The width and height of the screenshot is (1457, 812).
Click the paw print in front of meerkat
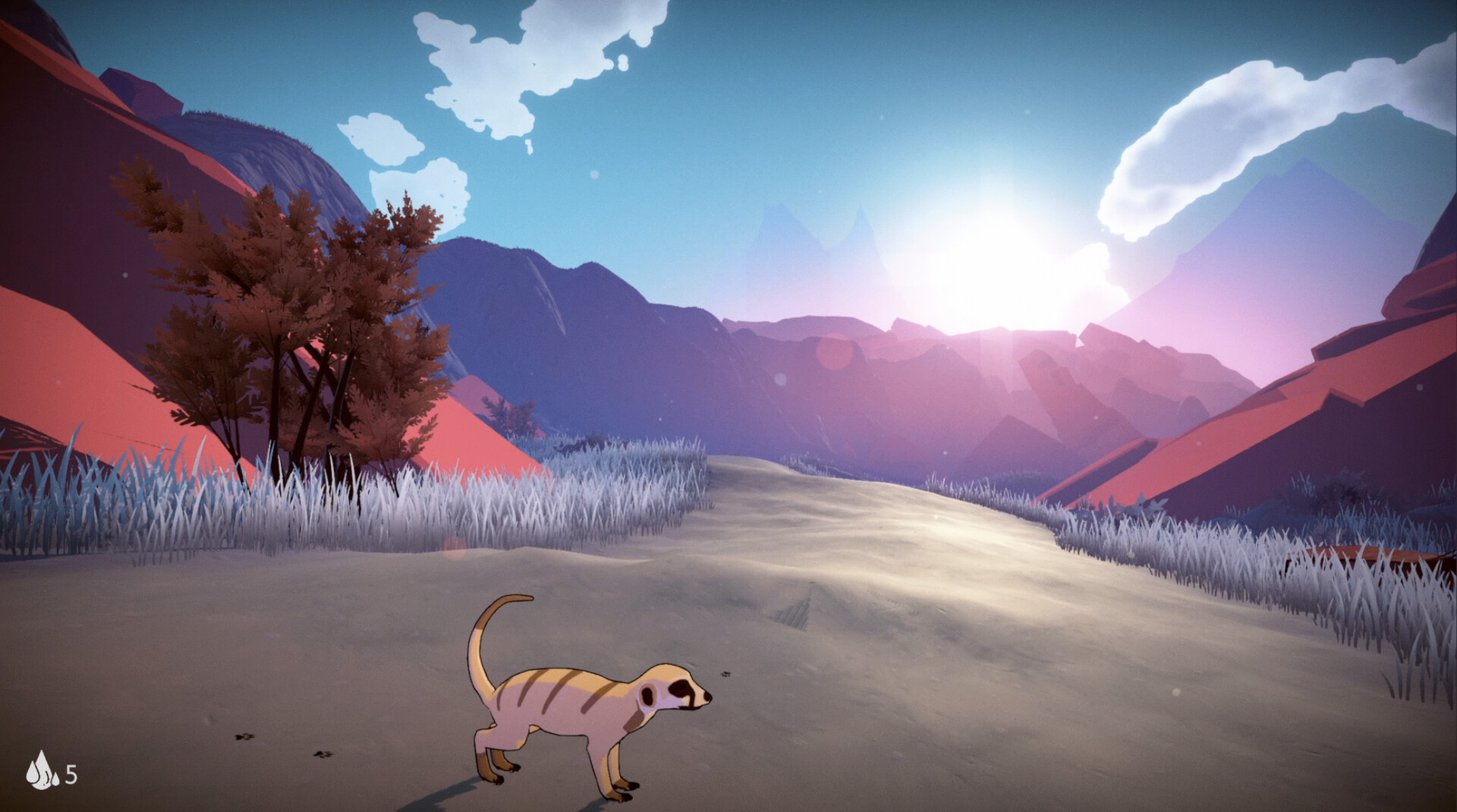pyautogui.click(x=725, y=674)
